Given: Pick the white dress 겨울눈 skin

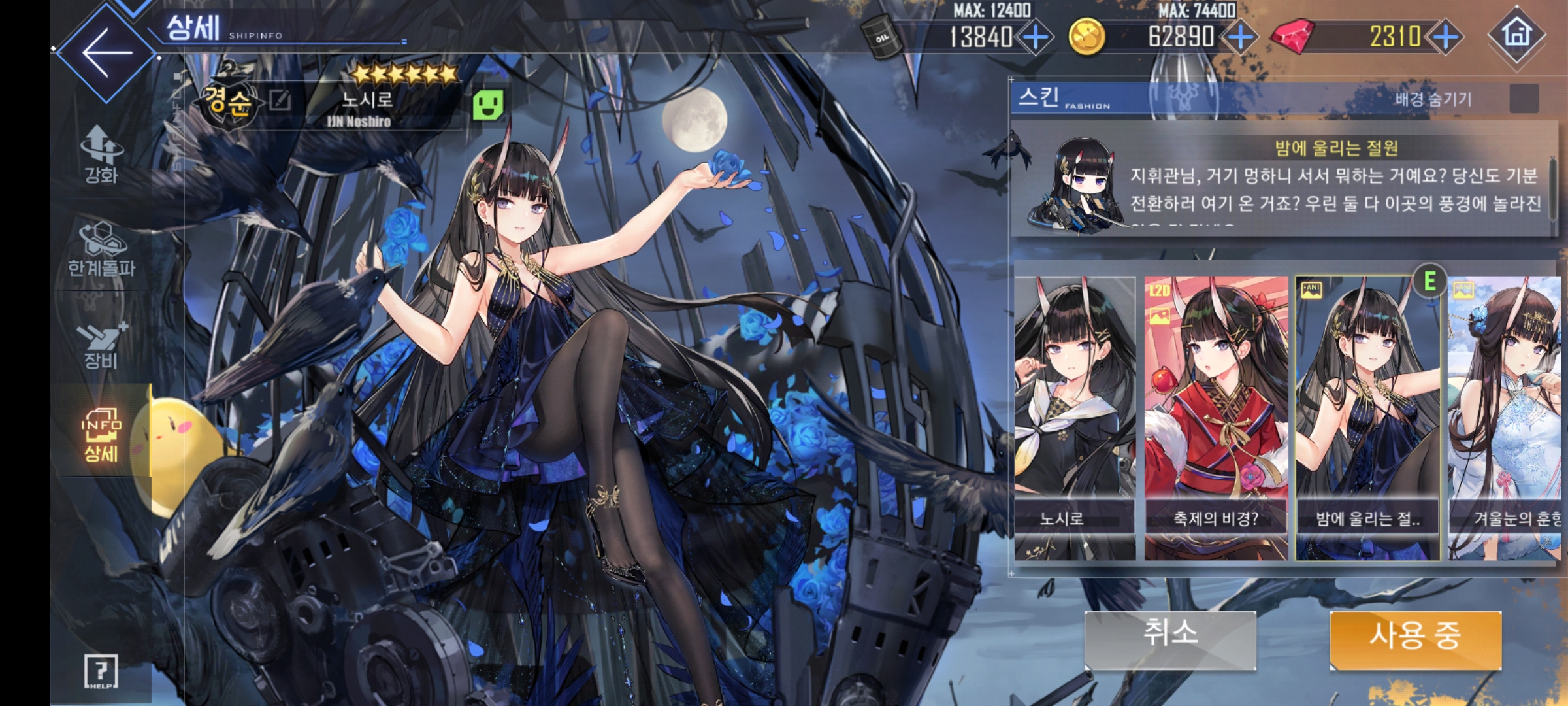Looking at the screenshot, I should click(1506, 418).
